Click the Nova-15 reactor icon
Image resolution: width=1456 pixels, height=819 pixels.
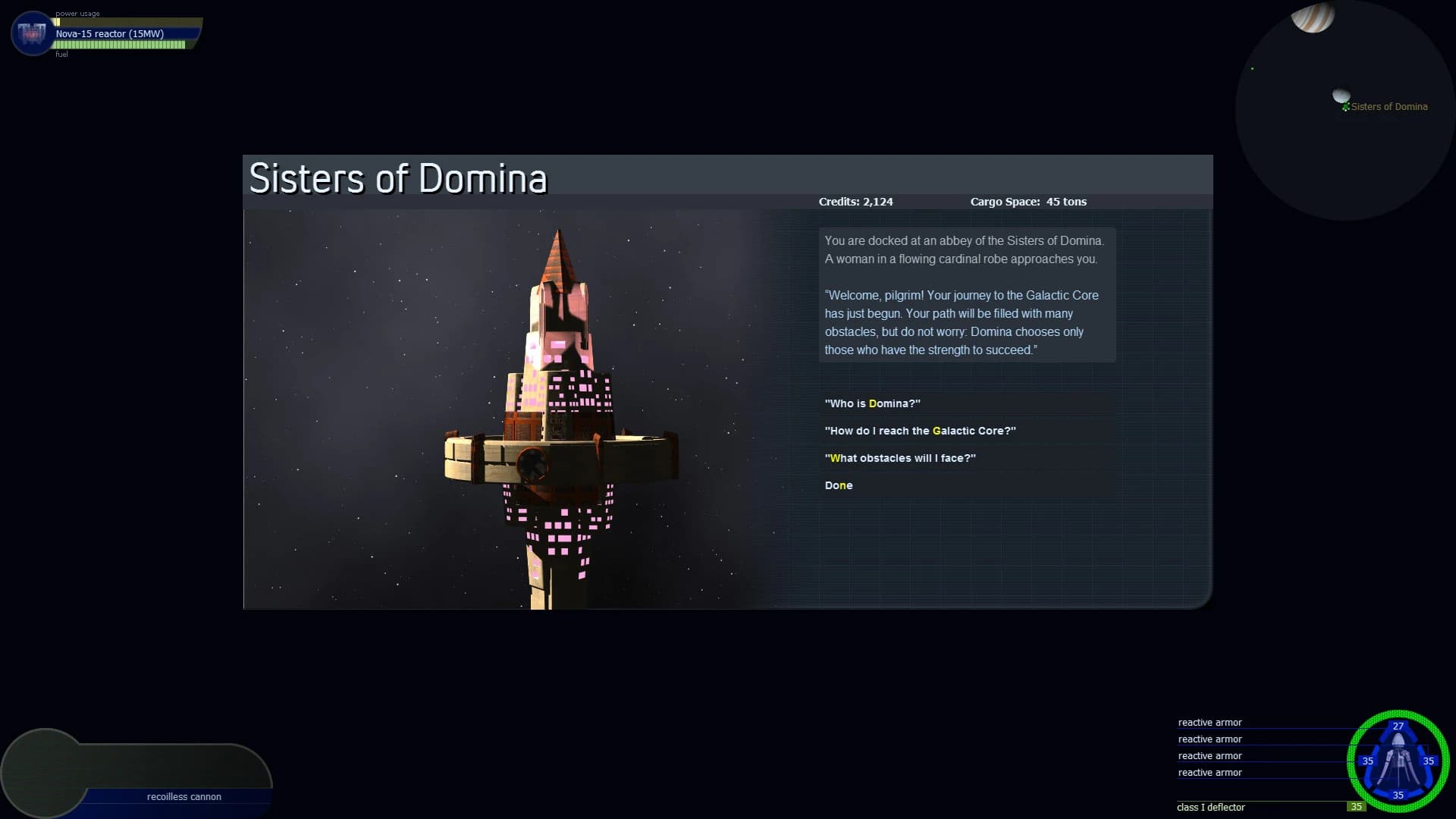pos(31,33)
